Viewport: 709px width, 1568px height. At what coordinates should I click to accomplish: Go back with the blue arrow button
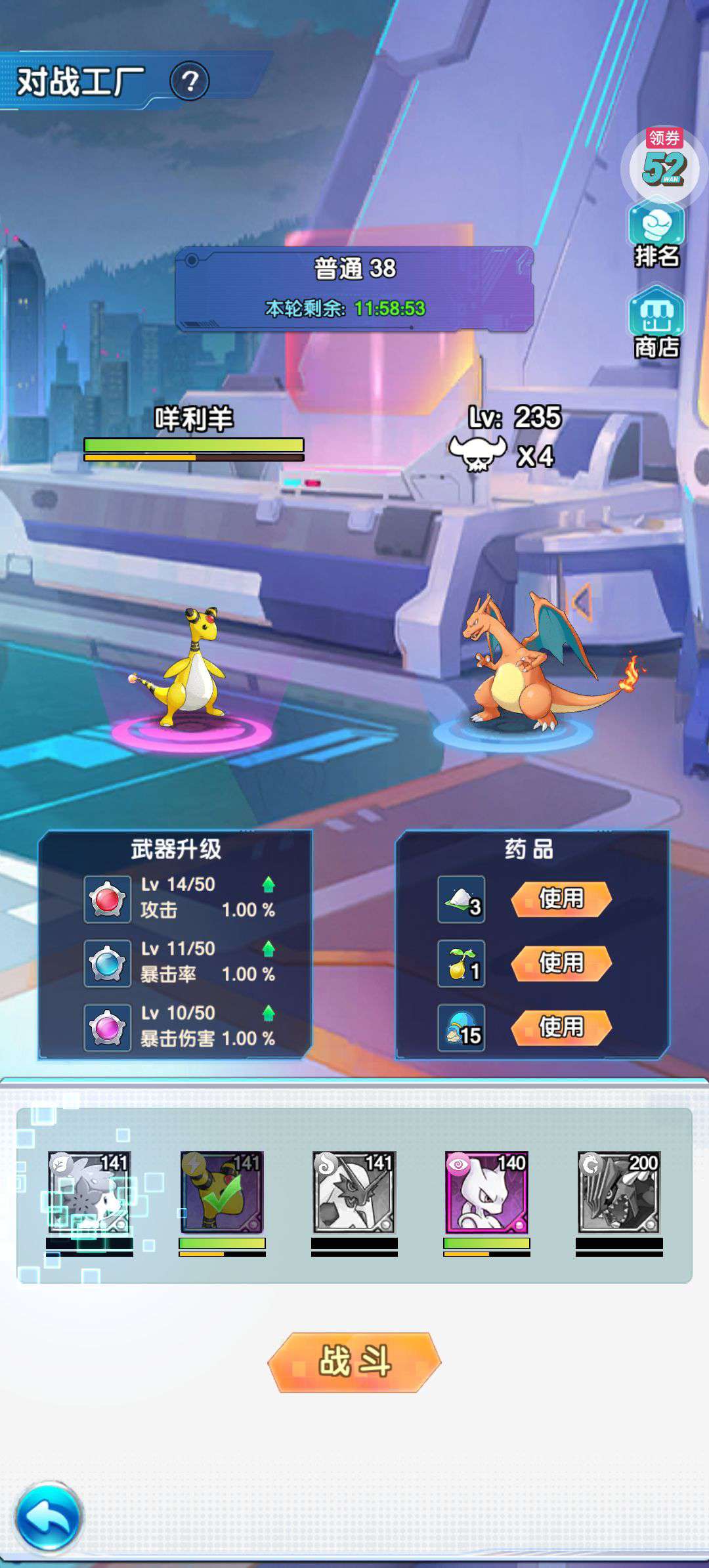coord(49,1517)
